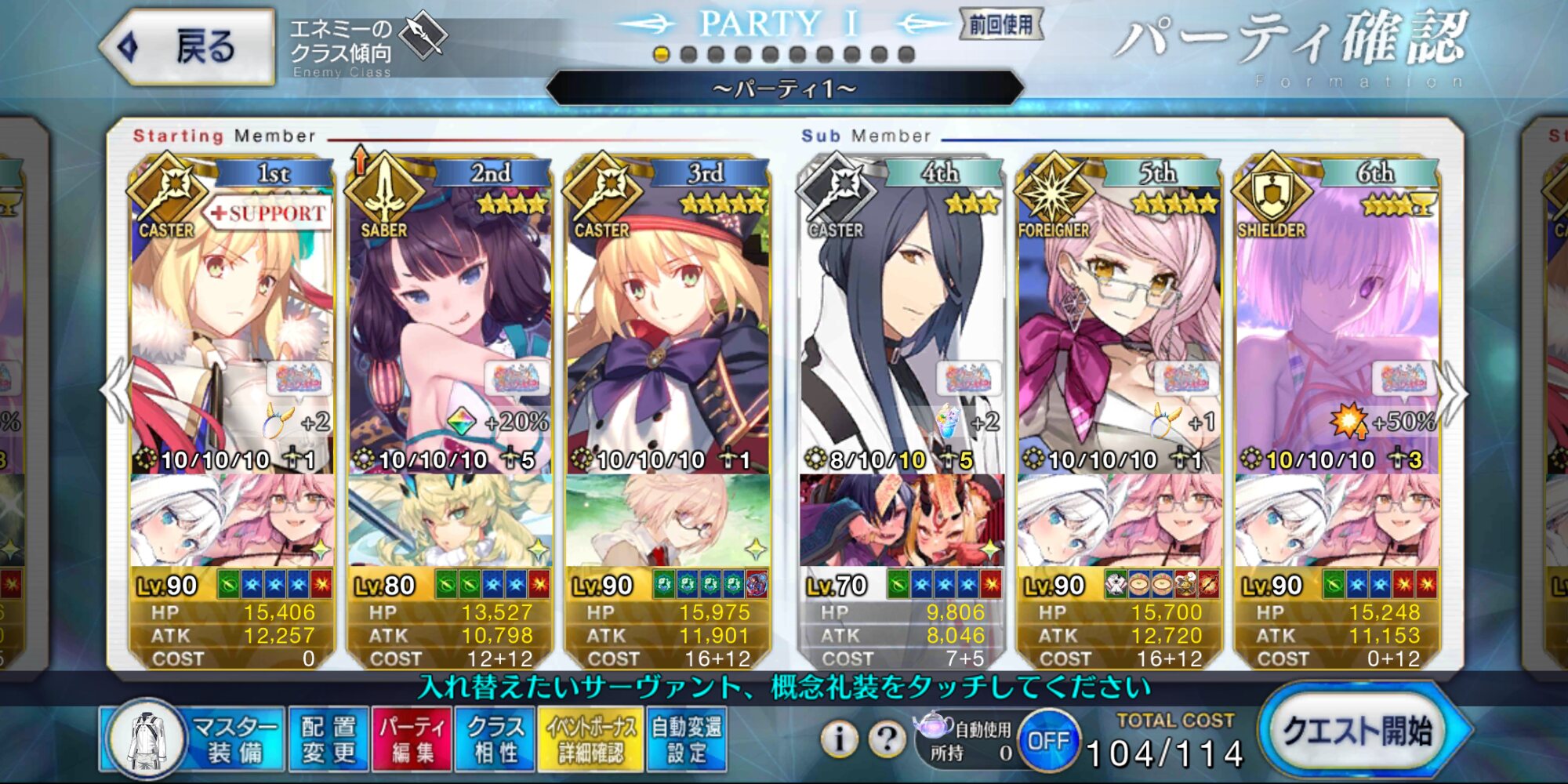Viewport: 1568px width, 784px height.
Task: Choose the 2nd slot Saber servant card
Action: pyautogui.click(x=449, y=329)
